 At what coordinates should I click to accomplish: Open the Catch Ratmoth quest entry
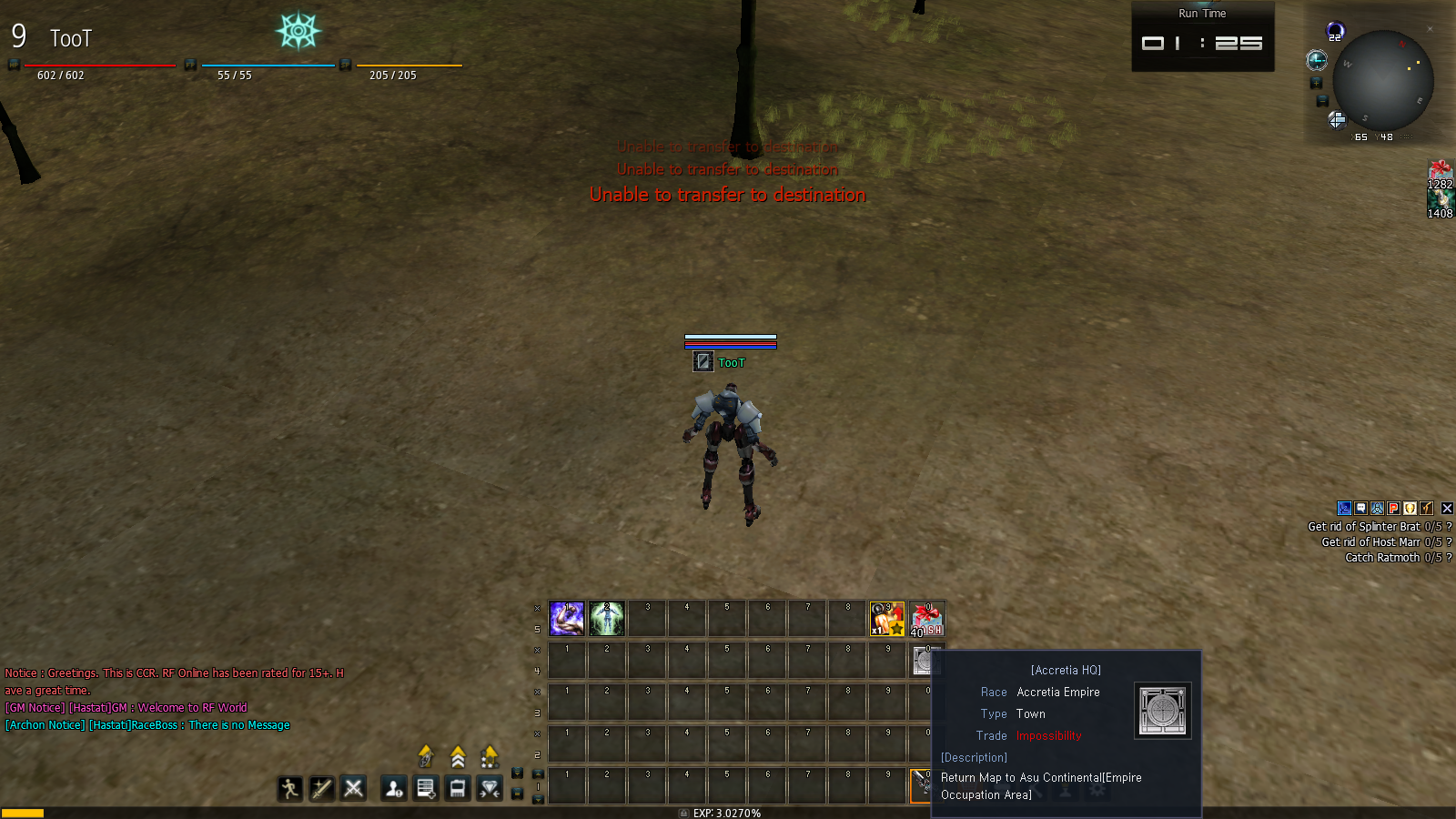point(1381,558)
